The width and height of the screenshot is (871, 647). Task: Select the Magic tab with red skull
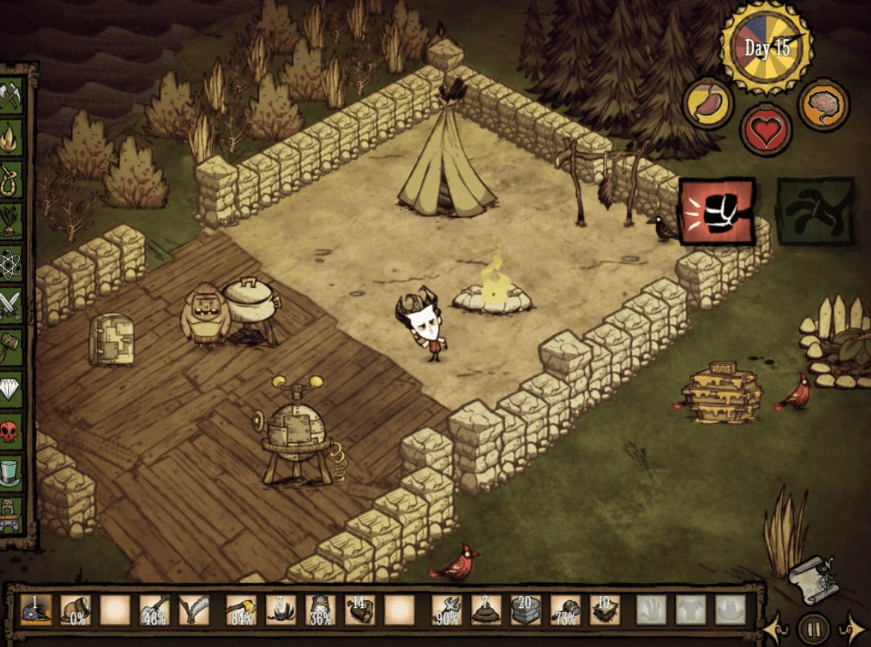tap(10, 431)
